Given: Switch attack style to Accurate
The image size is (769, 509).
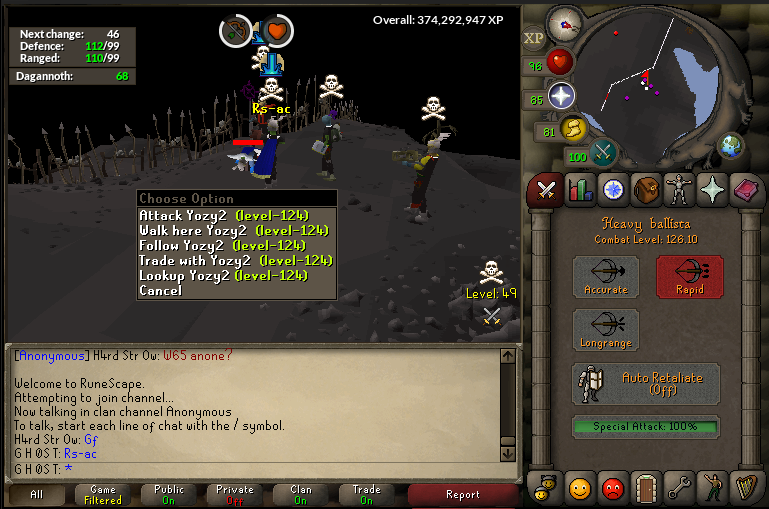Looking at the screenshot, I should tap(606, 276).
